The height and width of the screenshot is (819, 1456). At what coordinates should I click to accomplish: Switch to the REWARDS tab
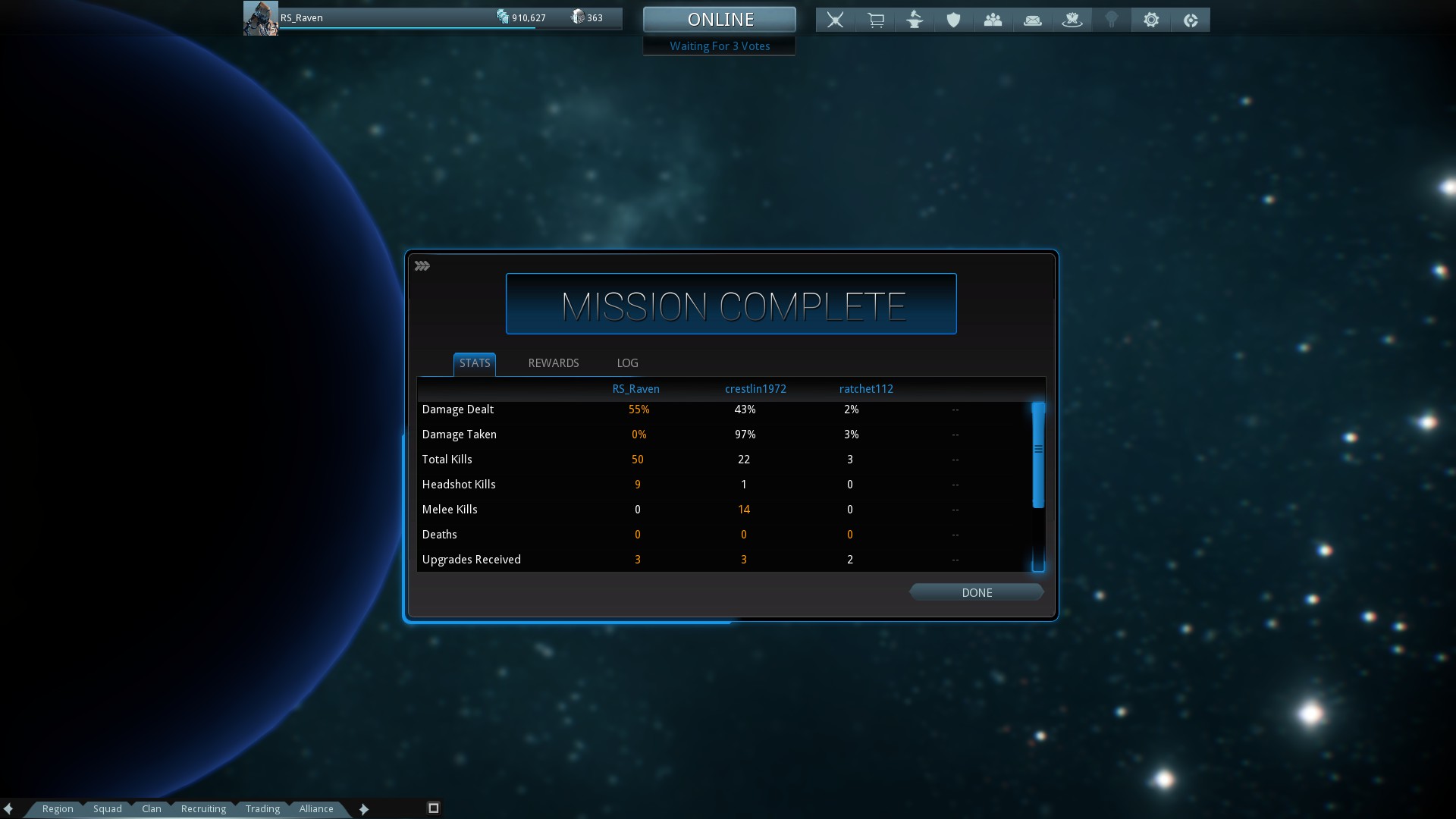(x=553, y=363)
